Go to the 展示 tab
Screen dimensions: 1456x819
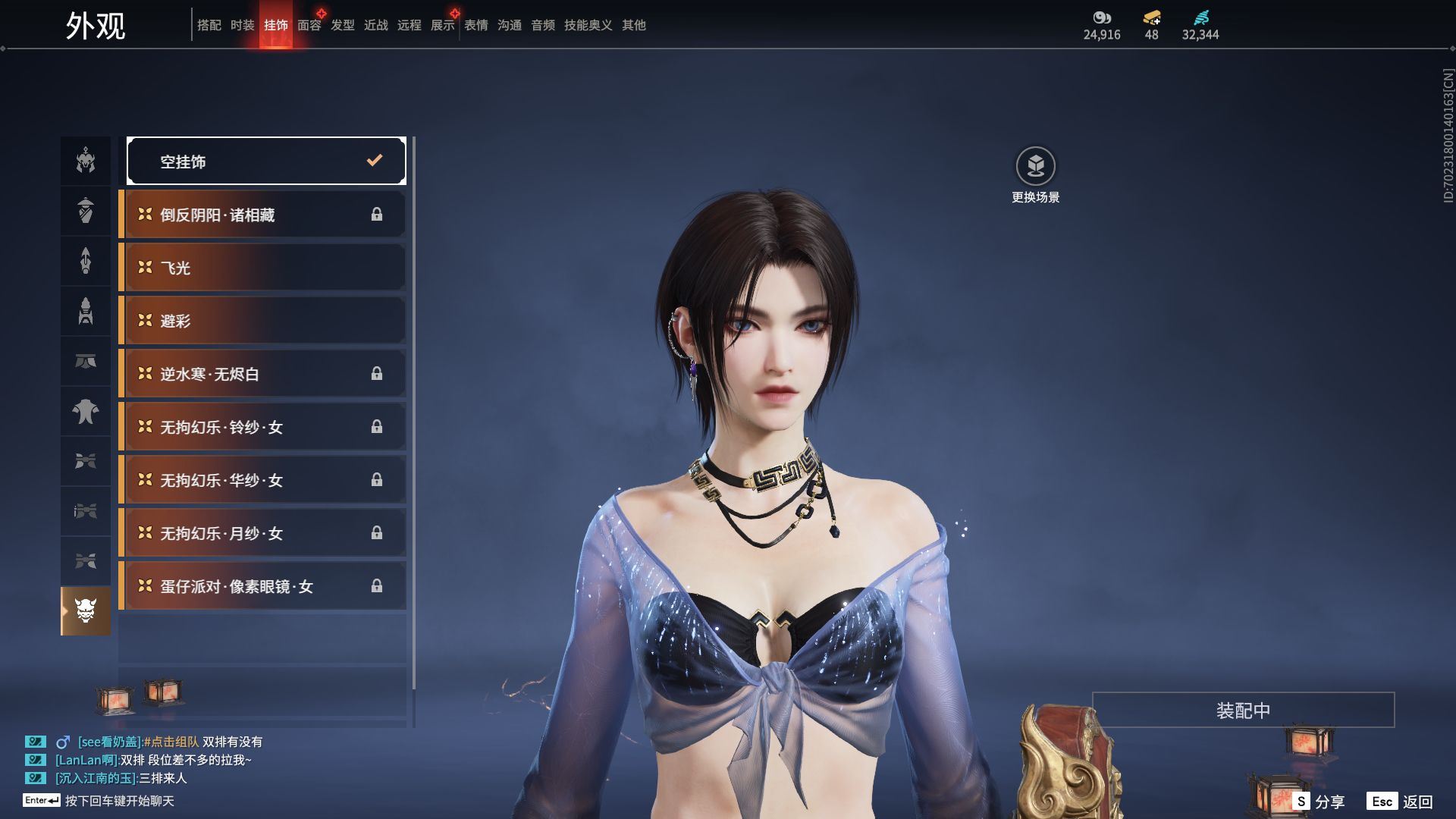[x=442, y=25]
